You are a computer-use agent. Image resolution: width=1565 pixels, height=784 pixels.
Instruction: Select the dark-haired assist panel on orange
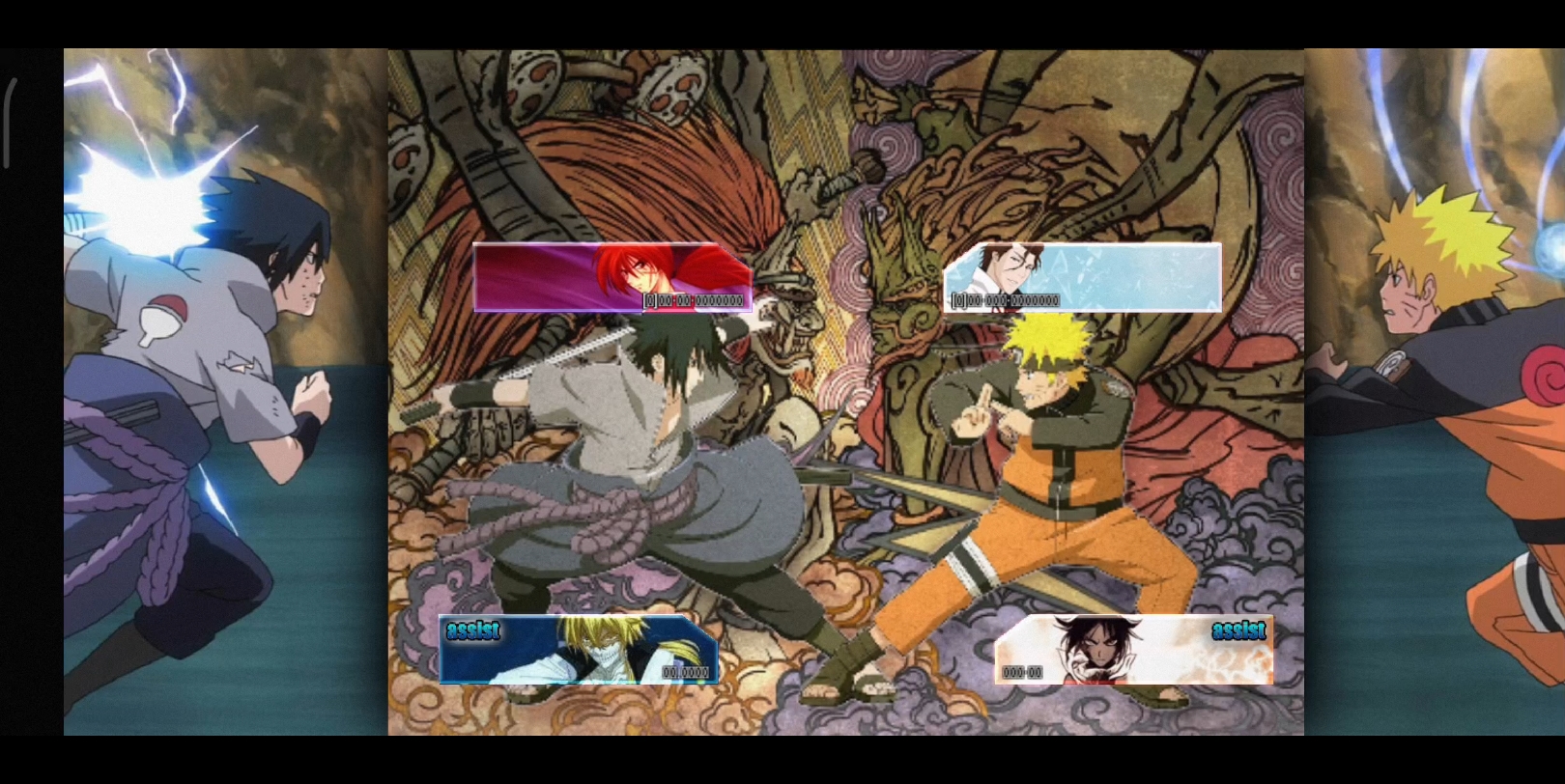[1133, 649]
